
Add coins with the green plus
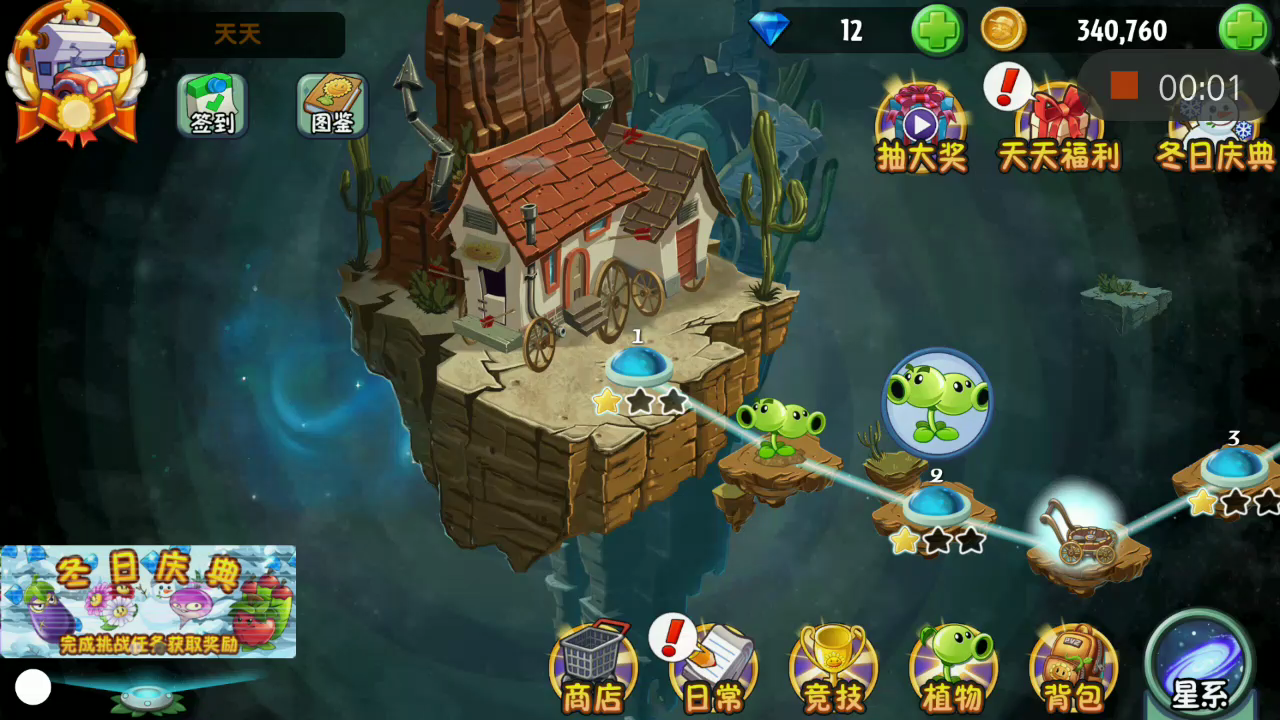[1244, 30]
